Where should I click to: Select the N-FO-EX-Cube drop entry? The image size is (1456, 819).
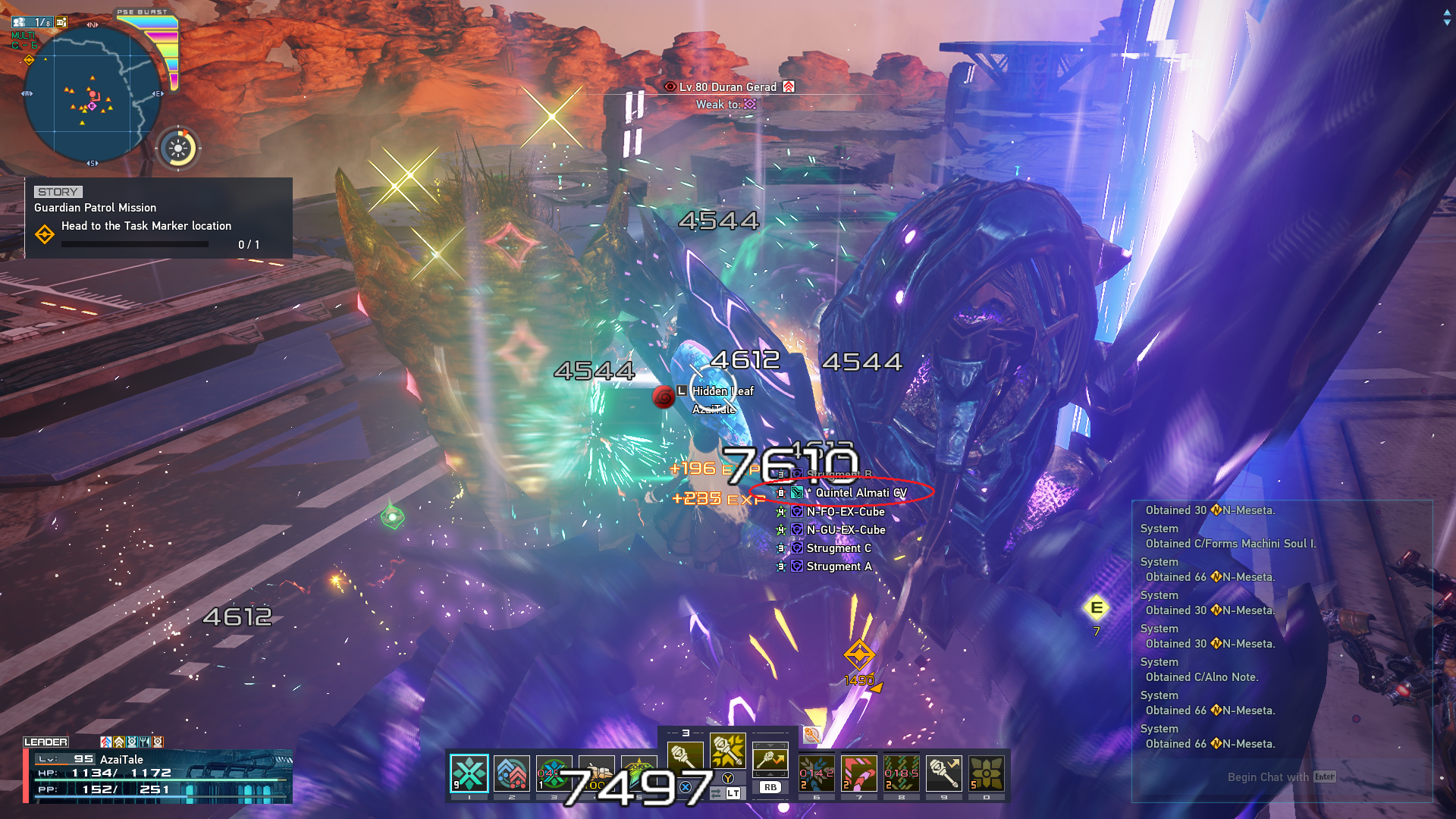click(x=845, y=512)
